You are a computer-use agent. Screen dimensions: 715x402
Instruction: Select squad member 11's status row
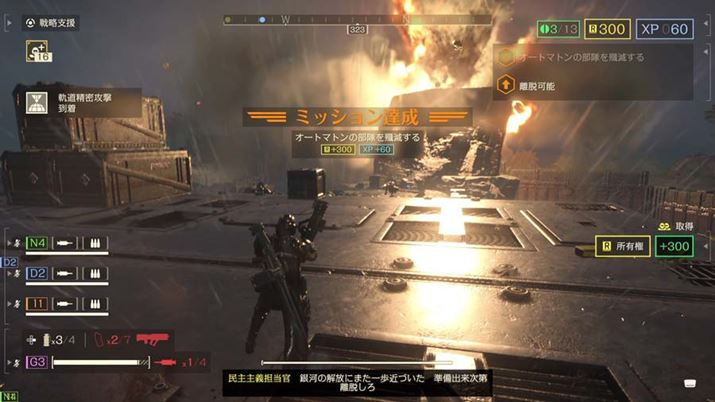pos(60,303)
